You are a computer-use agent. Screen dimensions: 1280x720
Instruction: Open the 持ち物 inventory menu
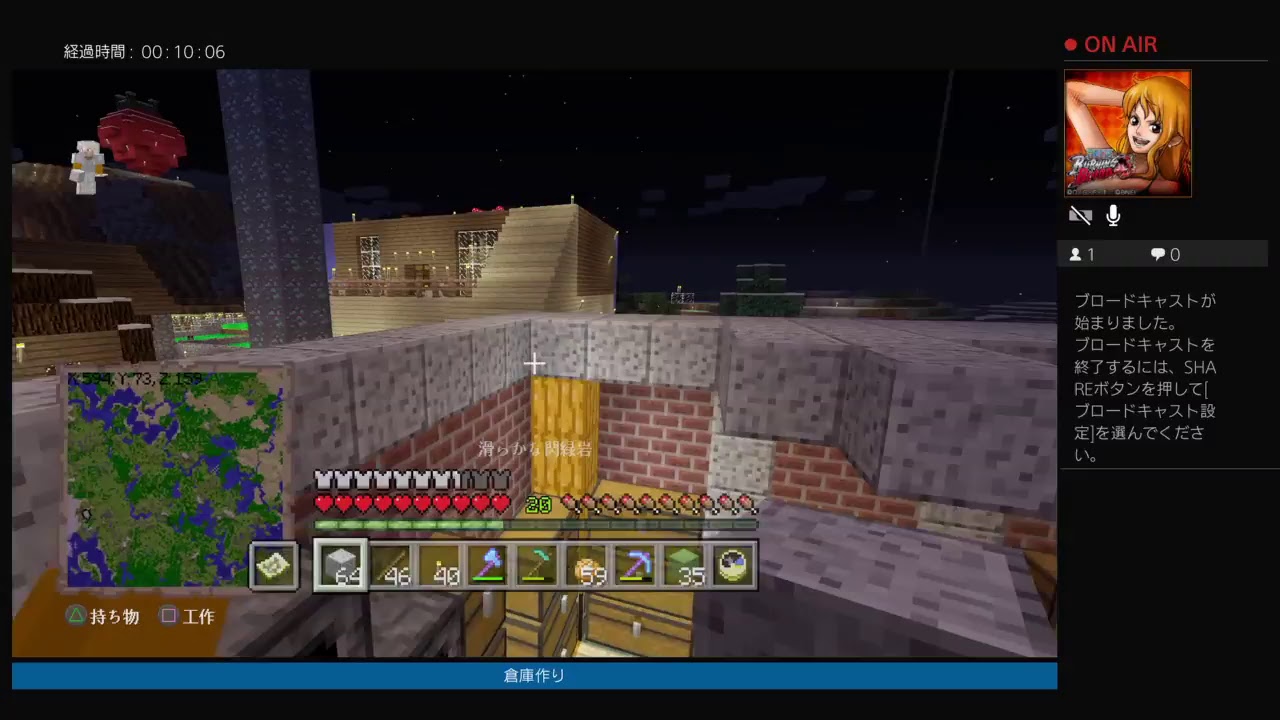pyautogui.click(x=104, y=616)
